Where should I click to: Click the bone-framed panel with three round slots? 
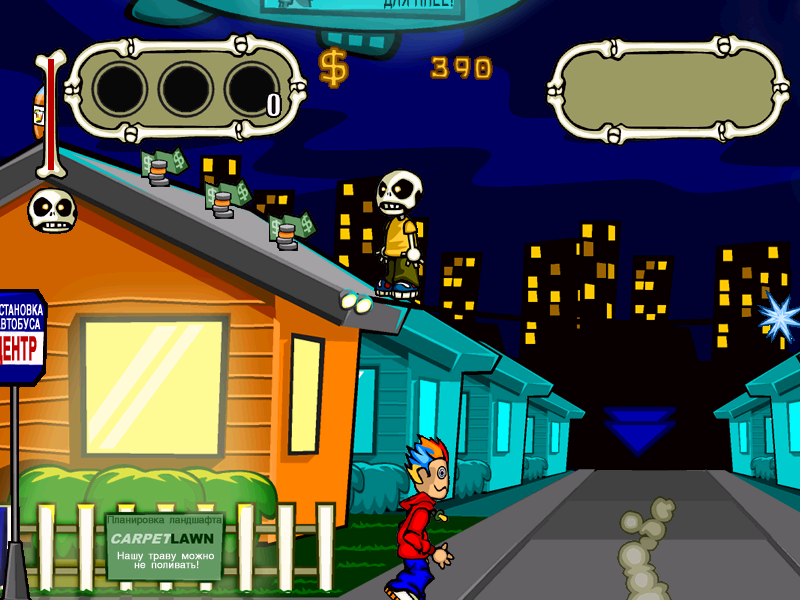[x=185, y=90]
